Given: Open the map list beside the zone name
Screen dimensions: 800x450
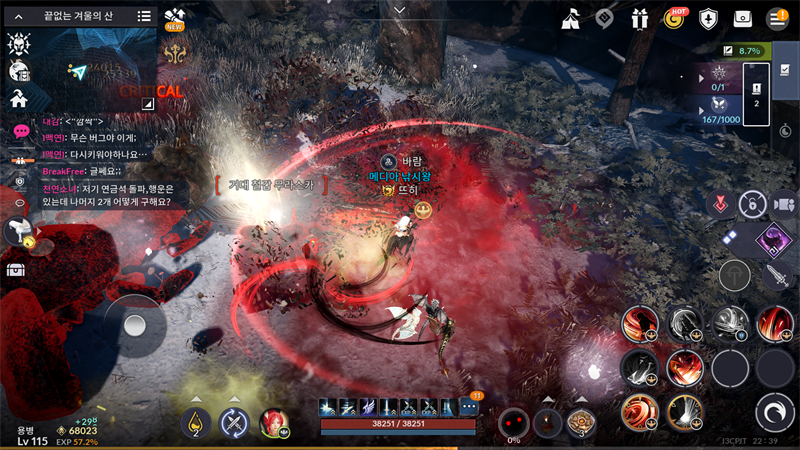Looking at the screenshot, I should (x=144, y=16).
